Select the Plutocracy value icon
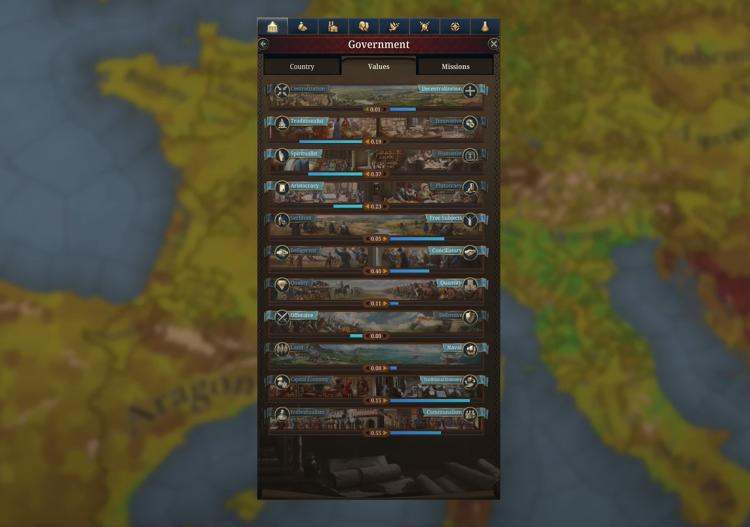Image resolution: width=750 pixels, height=527 pixels. (x=470, y=188)
